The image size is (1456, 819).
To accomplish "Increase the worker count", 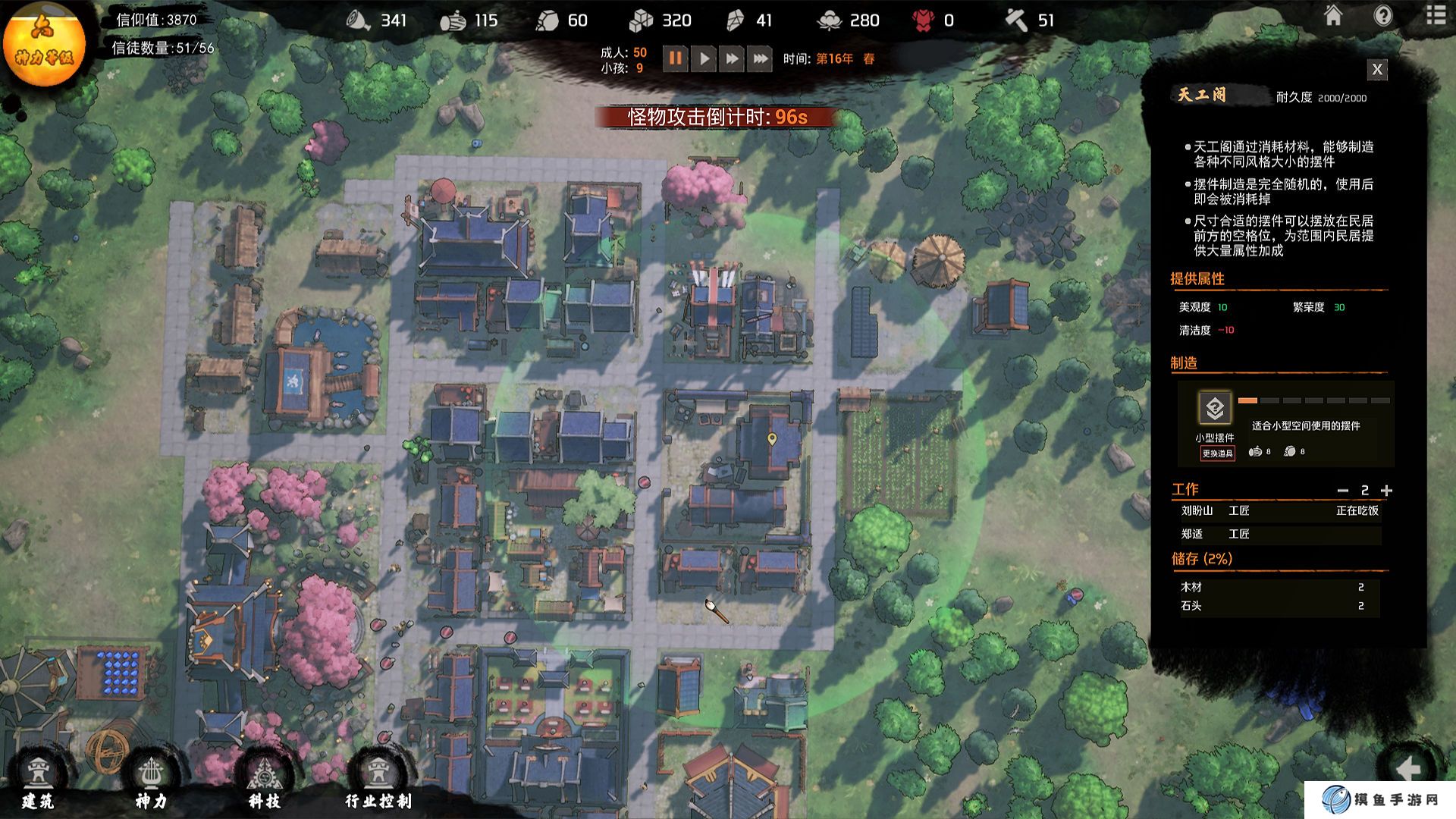I will click(1386, 491).
